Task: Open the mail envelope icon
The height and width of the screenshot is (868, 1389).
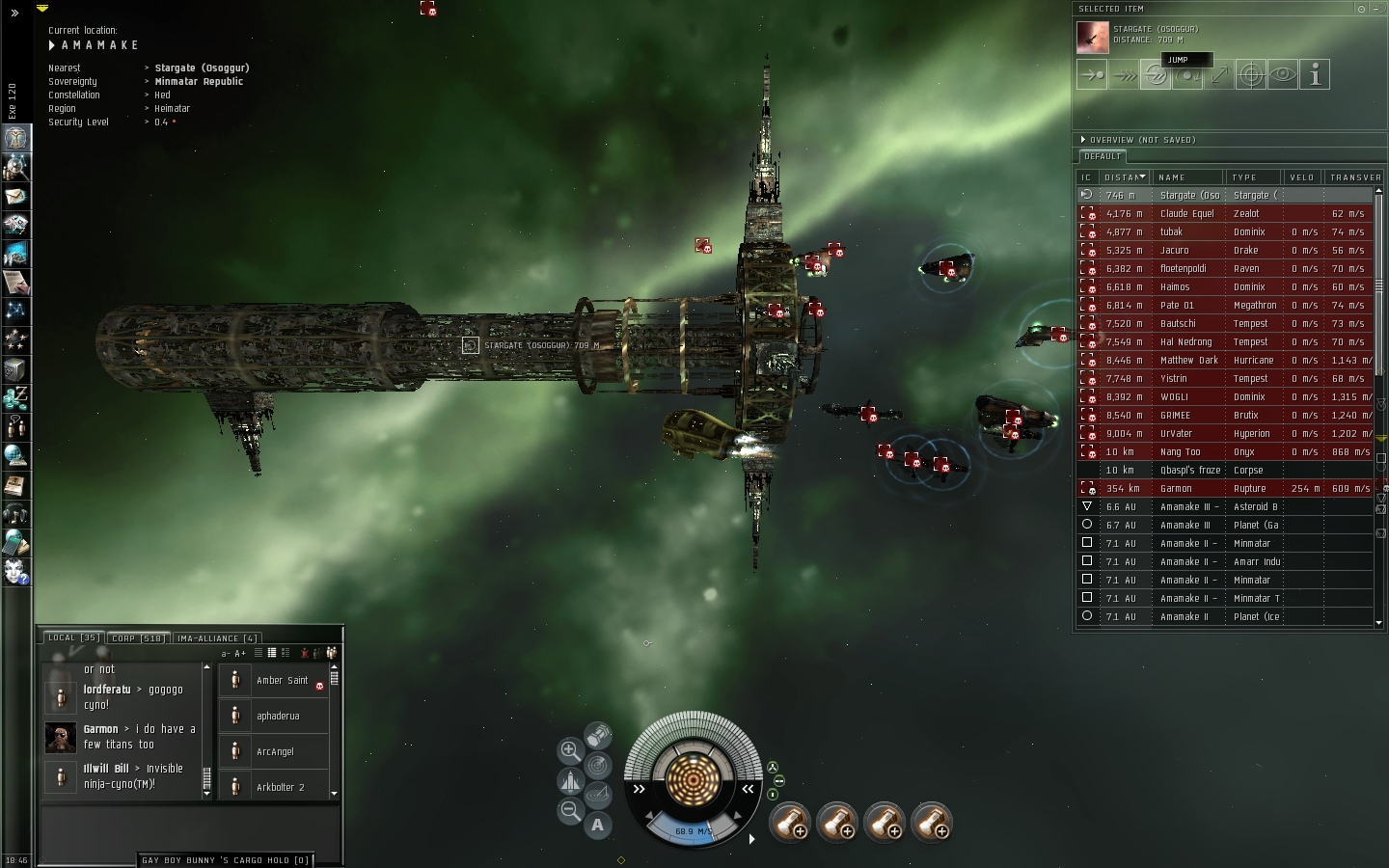Action: point(16,196)
